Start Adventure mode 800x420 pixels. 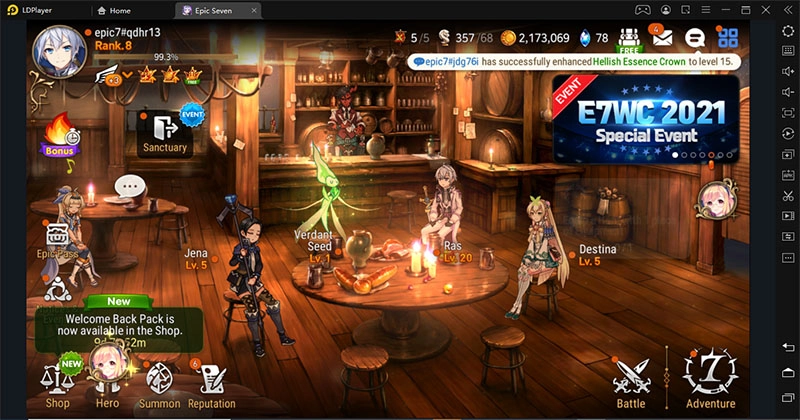[x=710, y=380]
